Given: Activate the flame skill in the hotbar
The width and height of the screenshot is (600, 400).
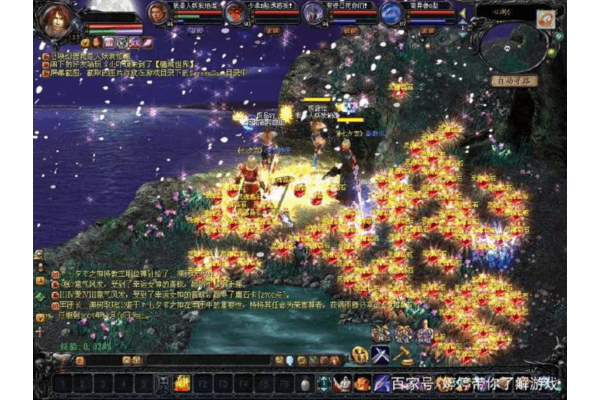Looking at the screenshot, I should (x=182, y=382).
